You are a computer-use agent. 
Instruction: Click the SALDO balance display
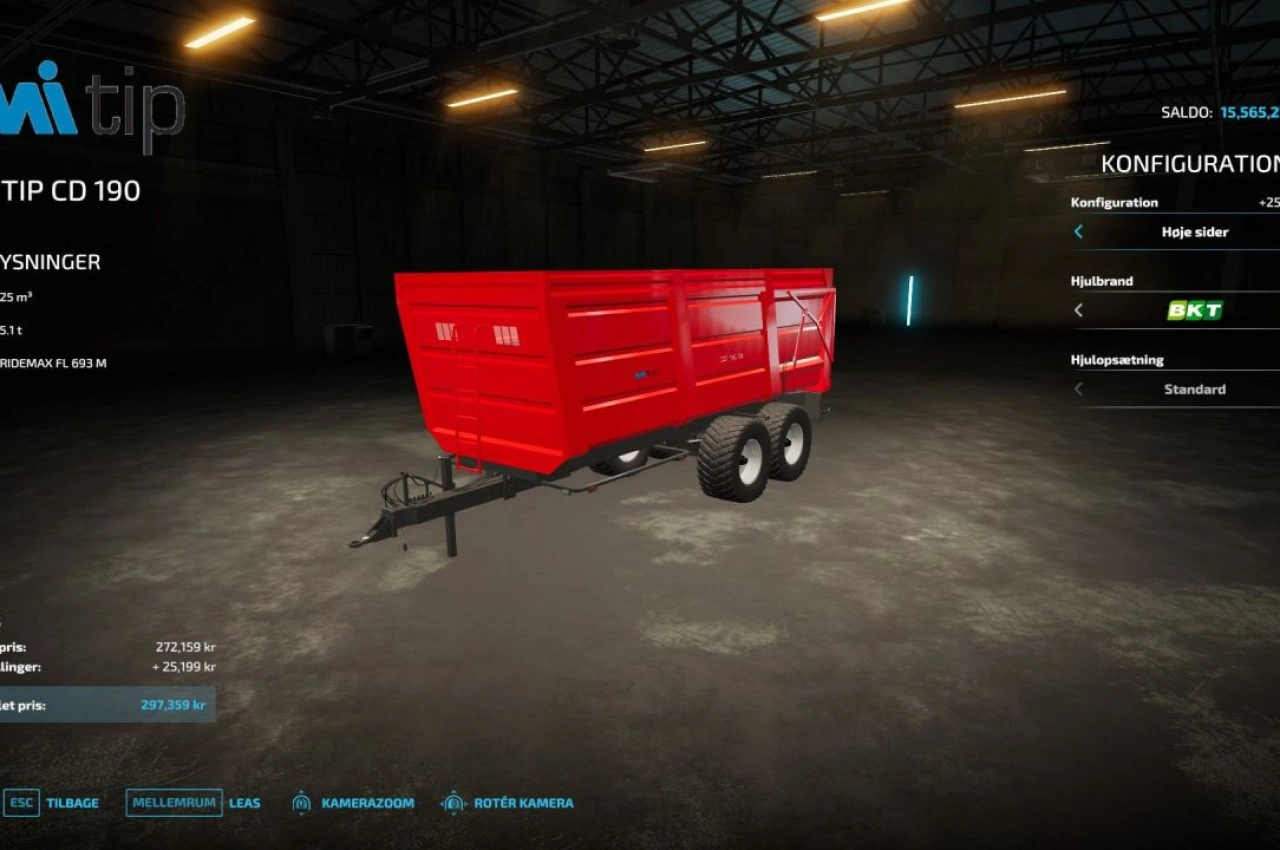pos(1220,112)
